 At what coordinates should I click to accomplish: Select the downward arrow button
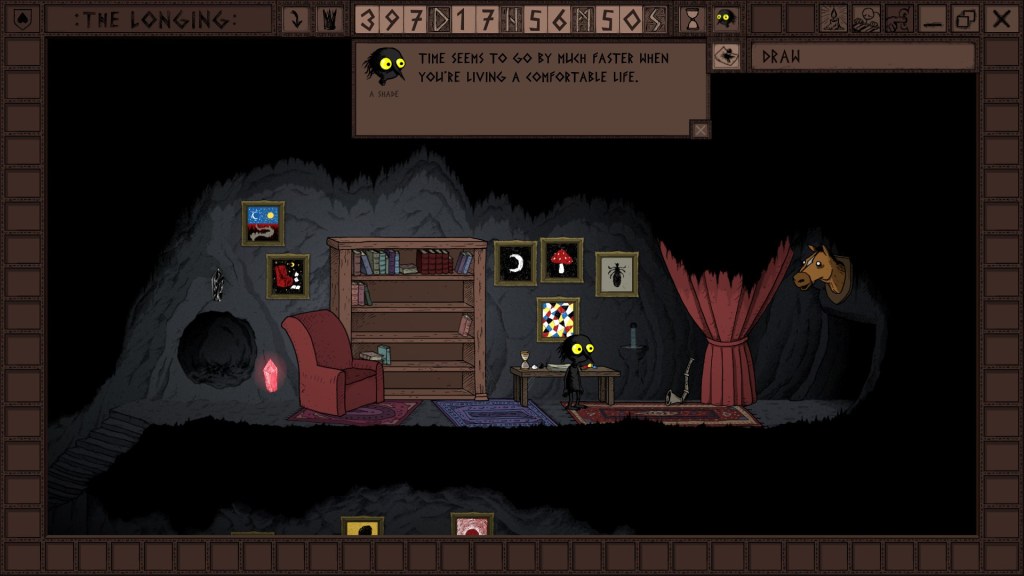point(296,19)
